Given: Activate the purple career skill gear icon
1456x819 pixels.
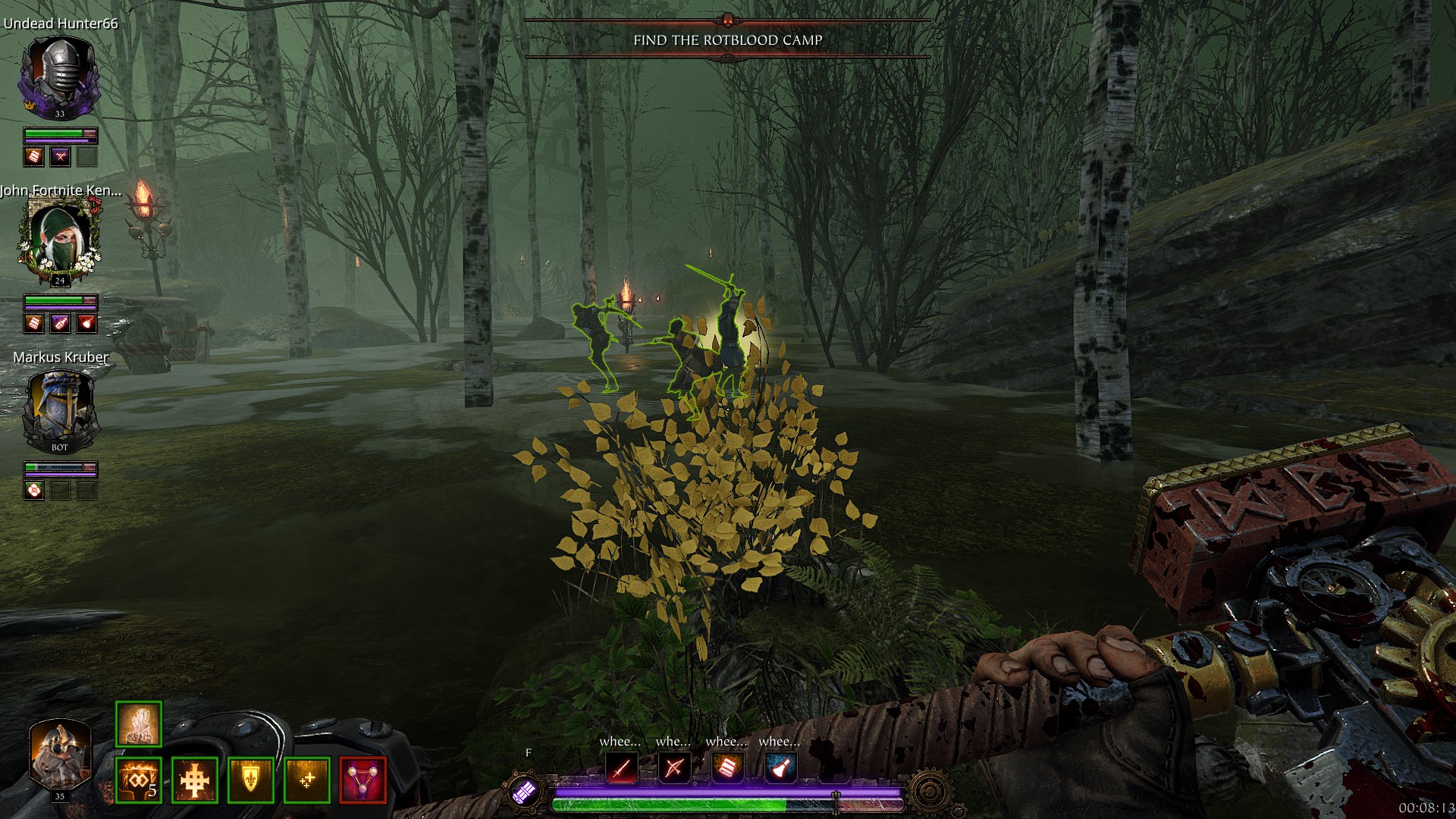Looking at the screenshot, I should point(525,791).
